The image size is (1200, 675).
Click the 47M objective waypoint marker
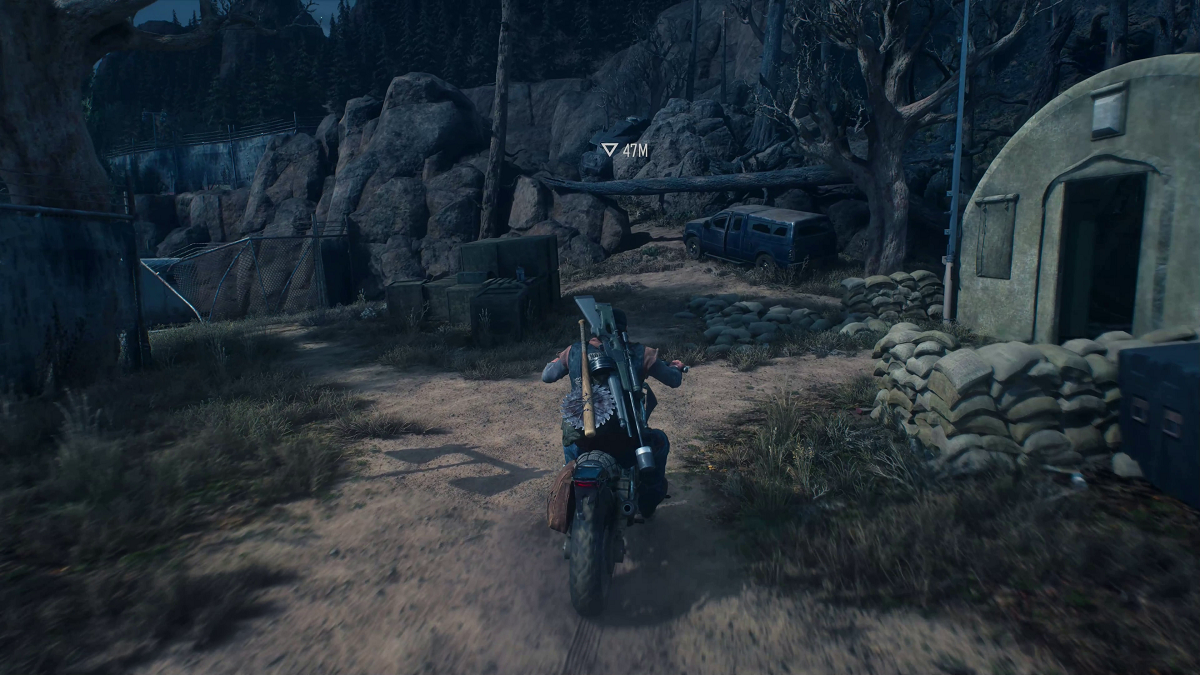(609, 150)
